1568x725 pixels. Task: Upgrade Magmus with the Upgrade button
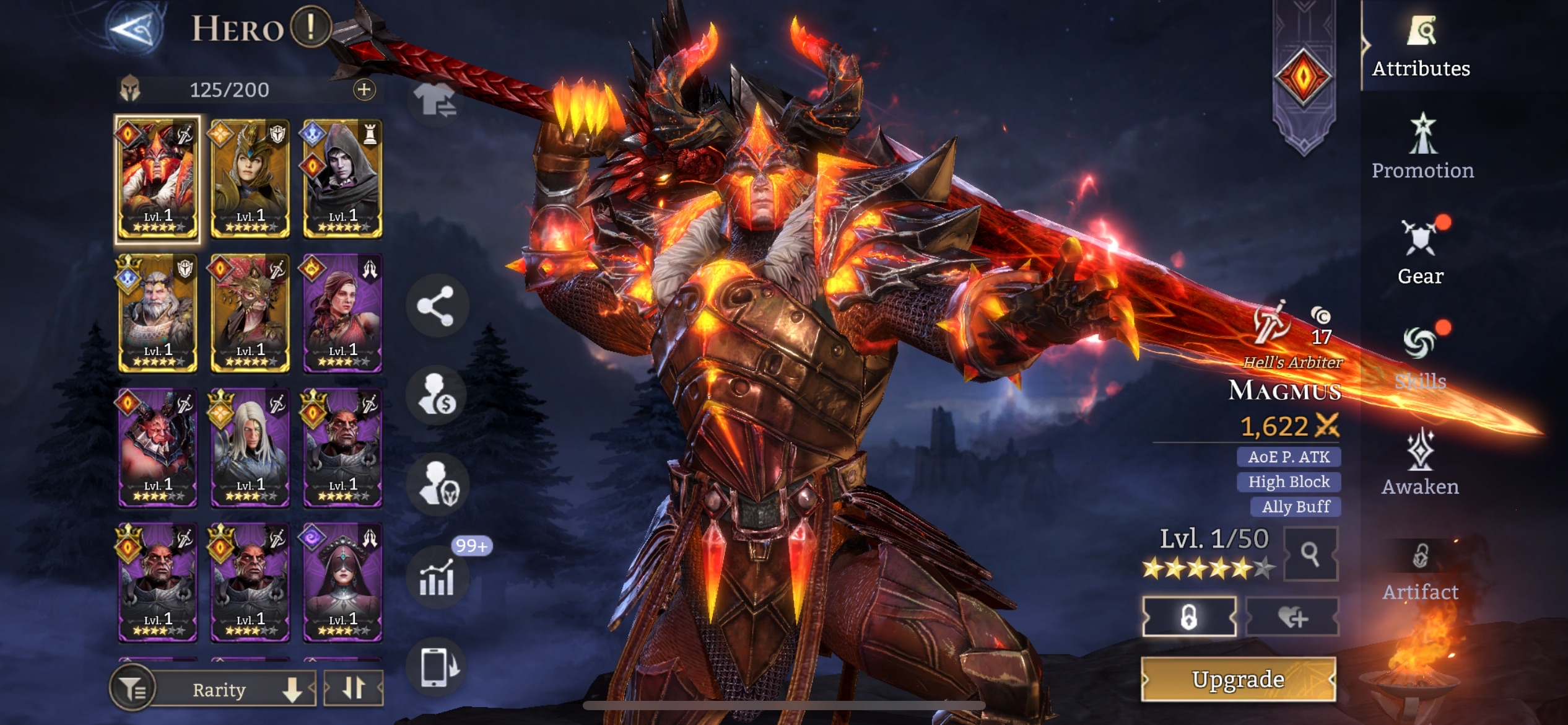click(x=1238, y=679)
